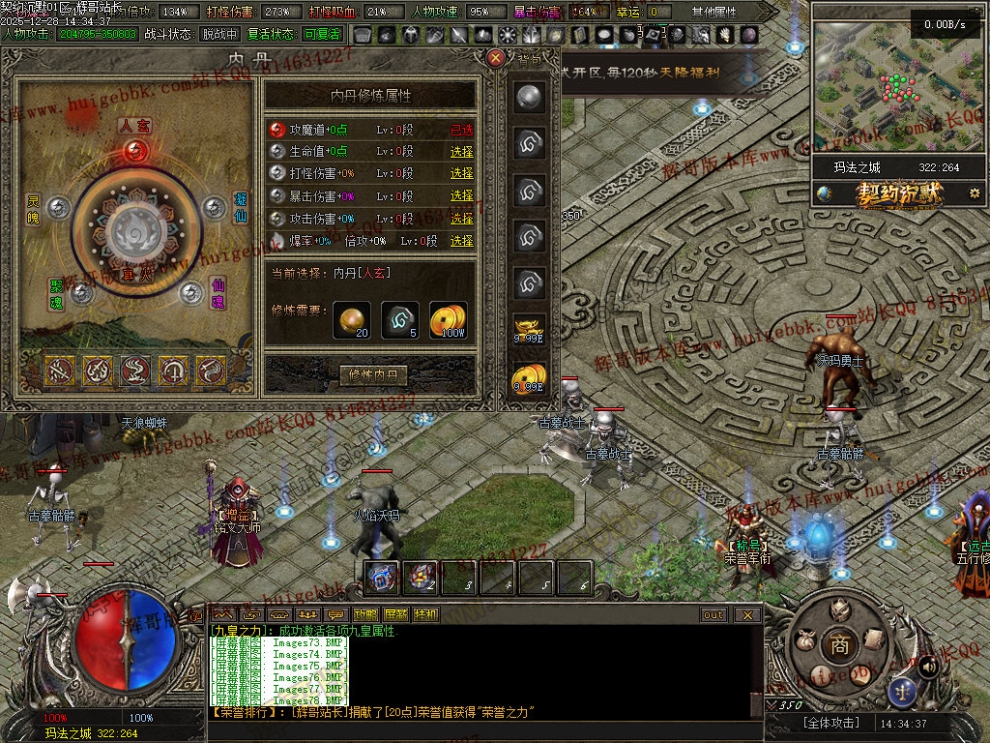The width and height of the screenshot is (990, 743).
Task: Close the 内丹 panel with the red X
Action: (x=495, y=58)
